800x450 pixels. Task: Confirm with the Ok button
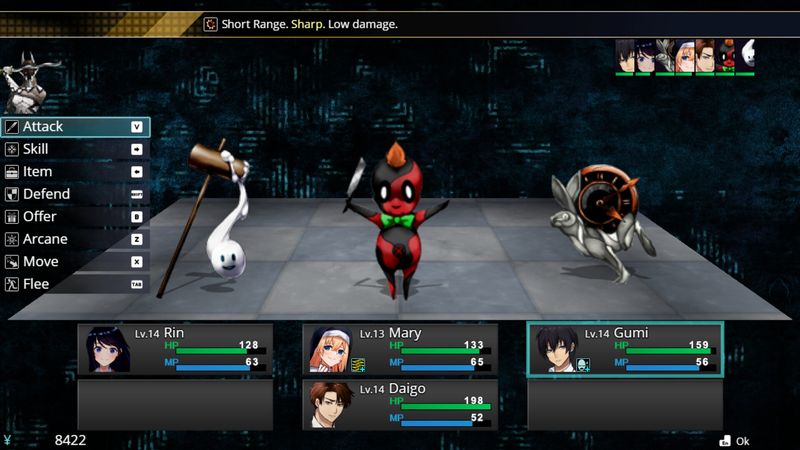pyautogui.click(x=734, y=441)
